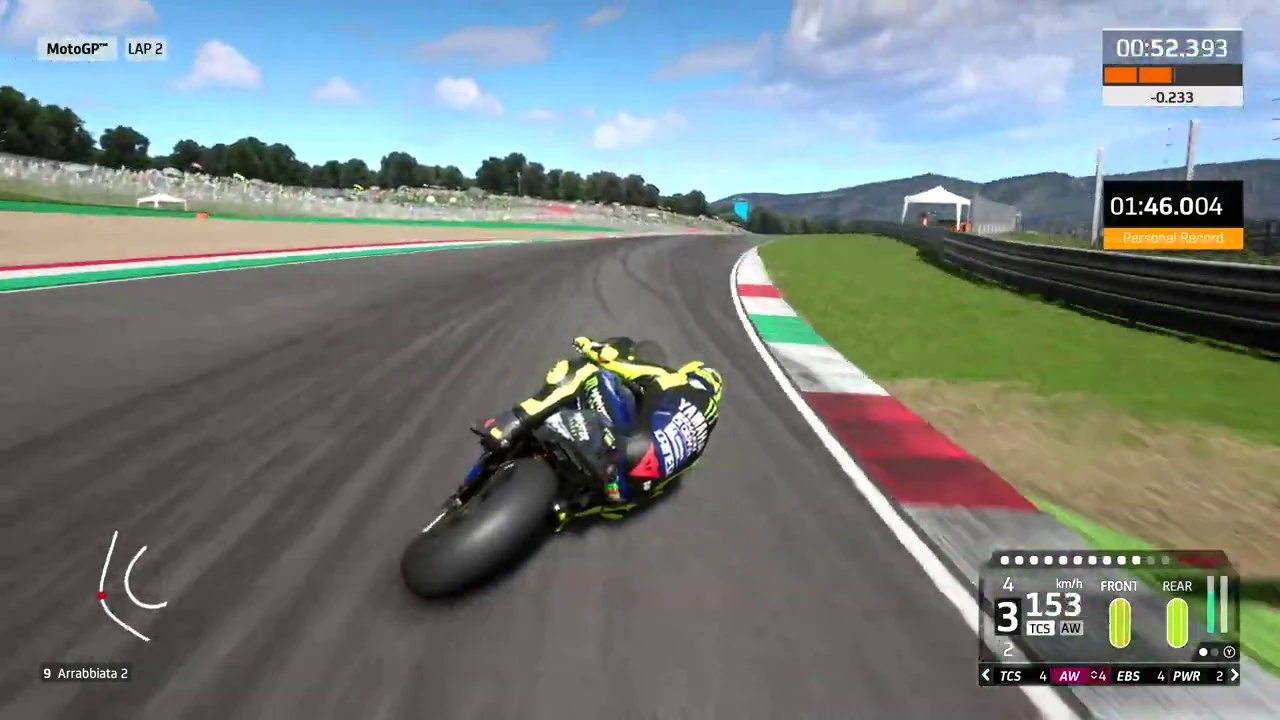Select the PWR power mode setting

1186,675
